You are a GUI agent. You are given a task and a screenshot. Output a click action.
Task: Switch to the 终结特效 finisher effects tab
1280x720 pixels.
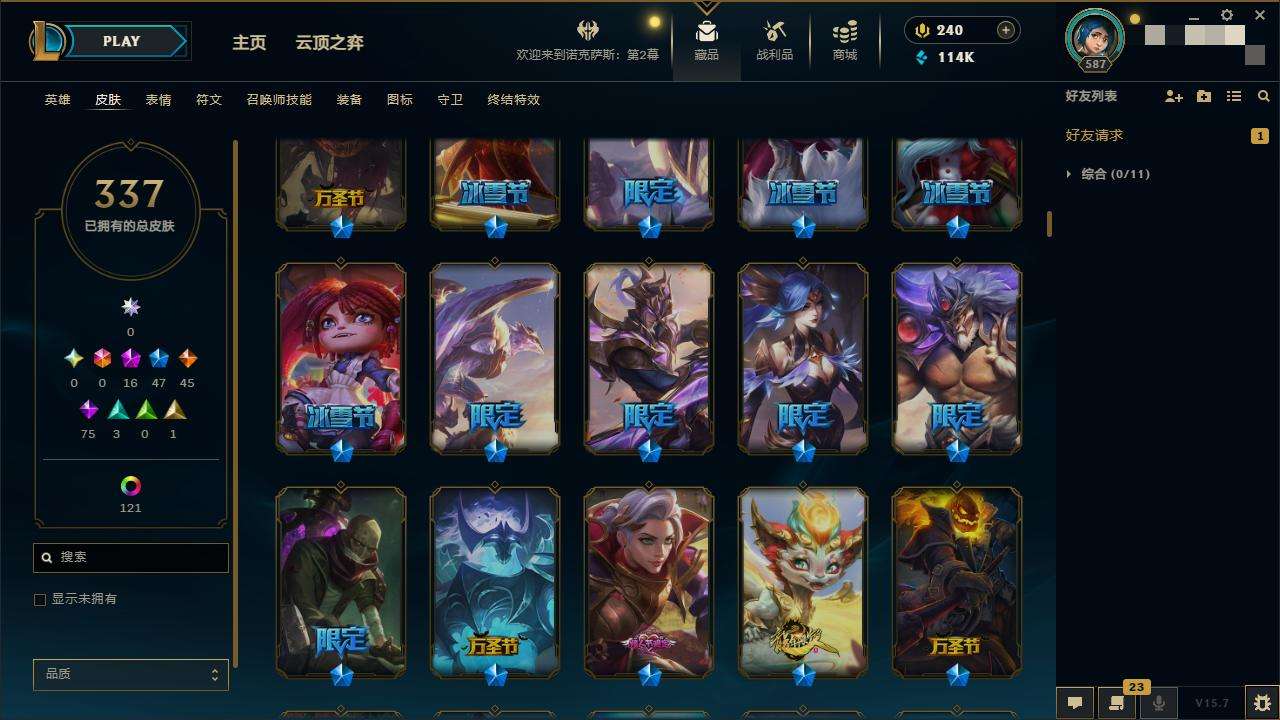(513, 100)
